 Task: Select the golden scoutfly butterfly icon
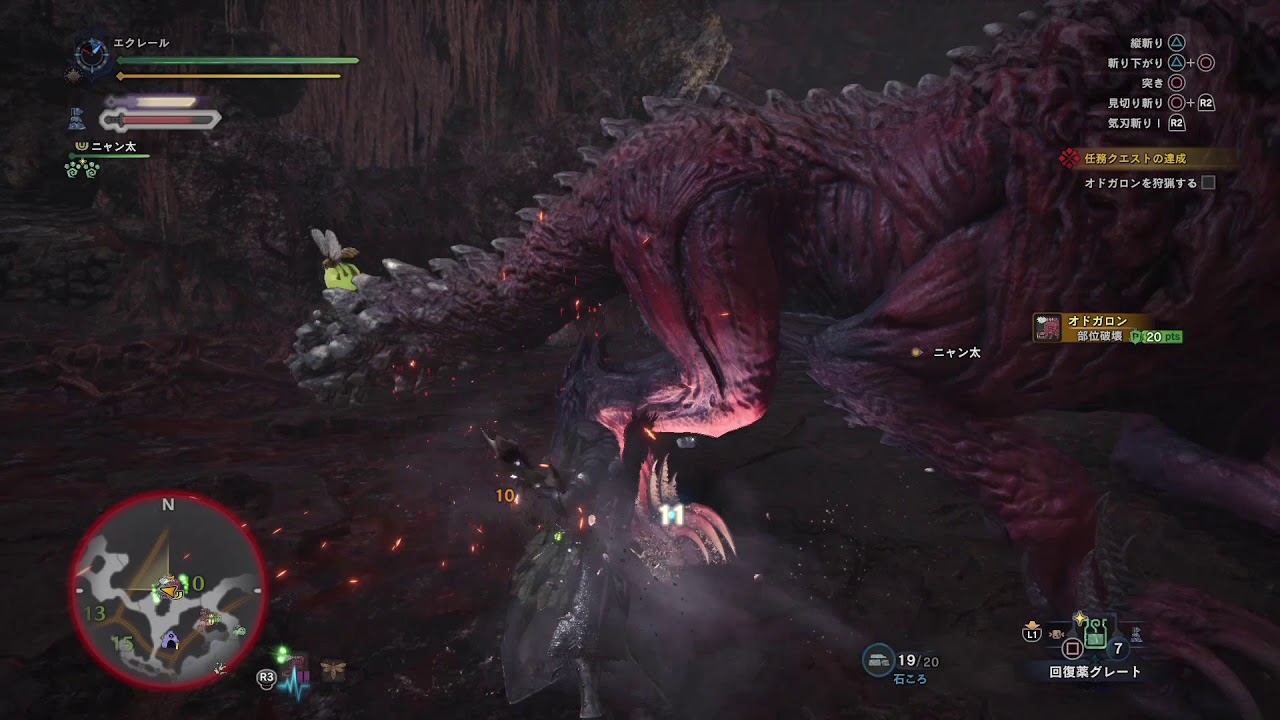click(x=334, y=669)
